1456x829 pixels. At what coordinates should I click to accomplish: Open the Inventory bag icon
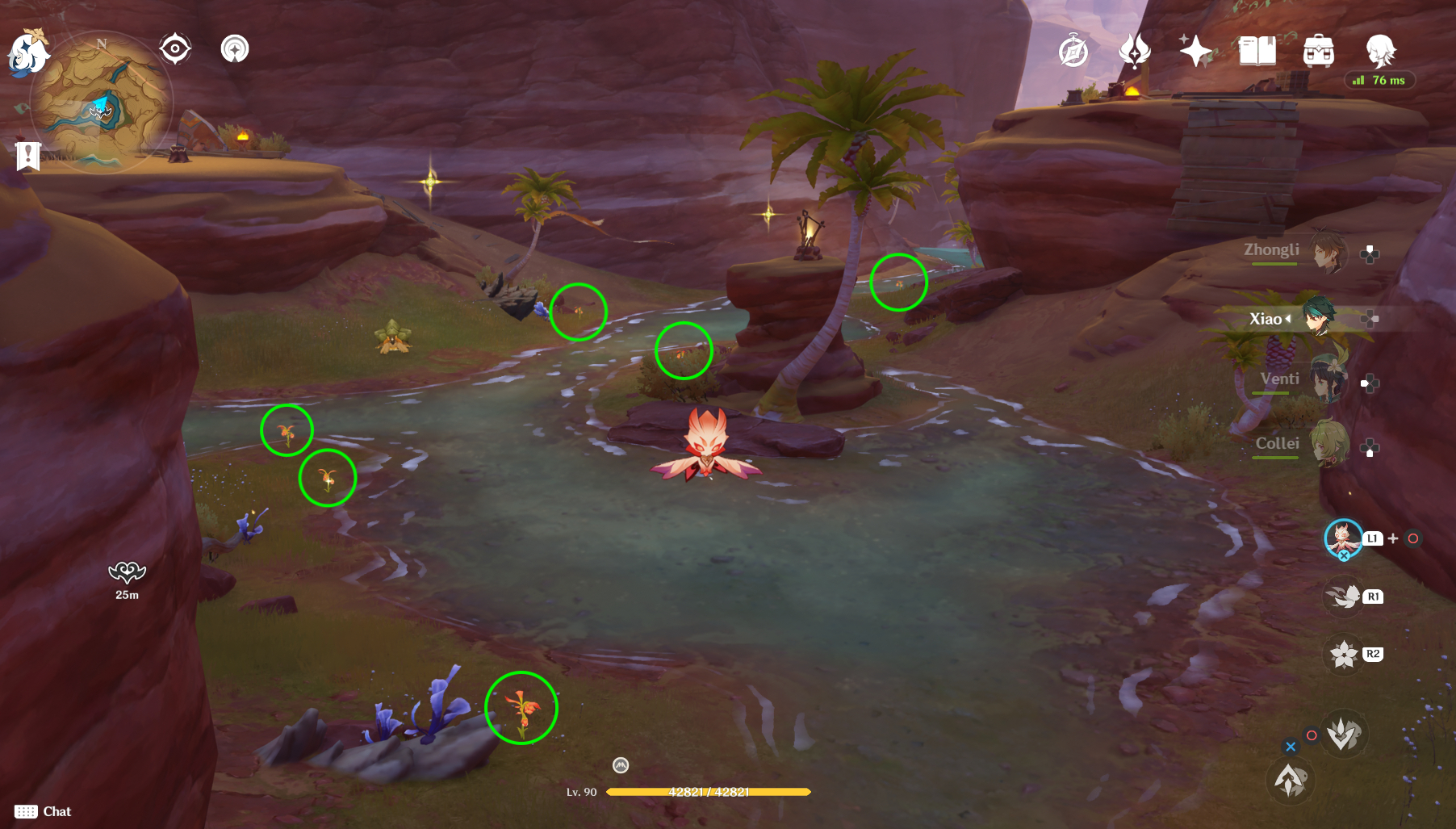[x=1318, y=50]
